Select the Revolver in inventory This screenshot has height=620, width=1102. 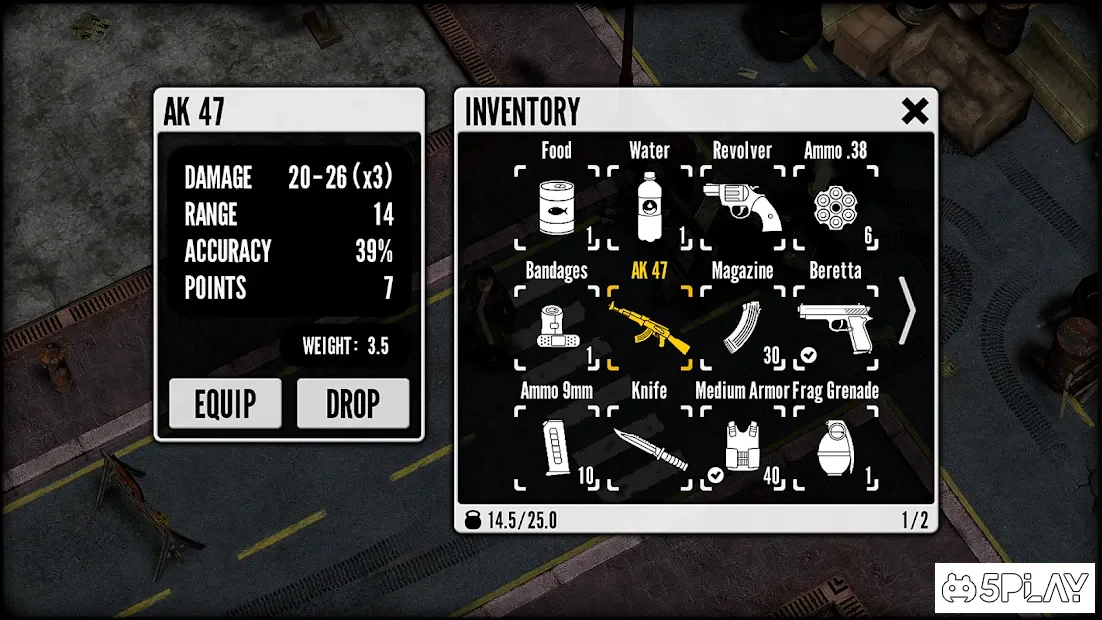click(x=742, y=207)
